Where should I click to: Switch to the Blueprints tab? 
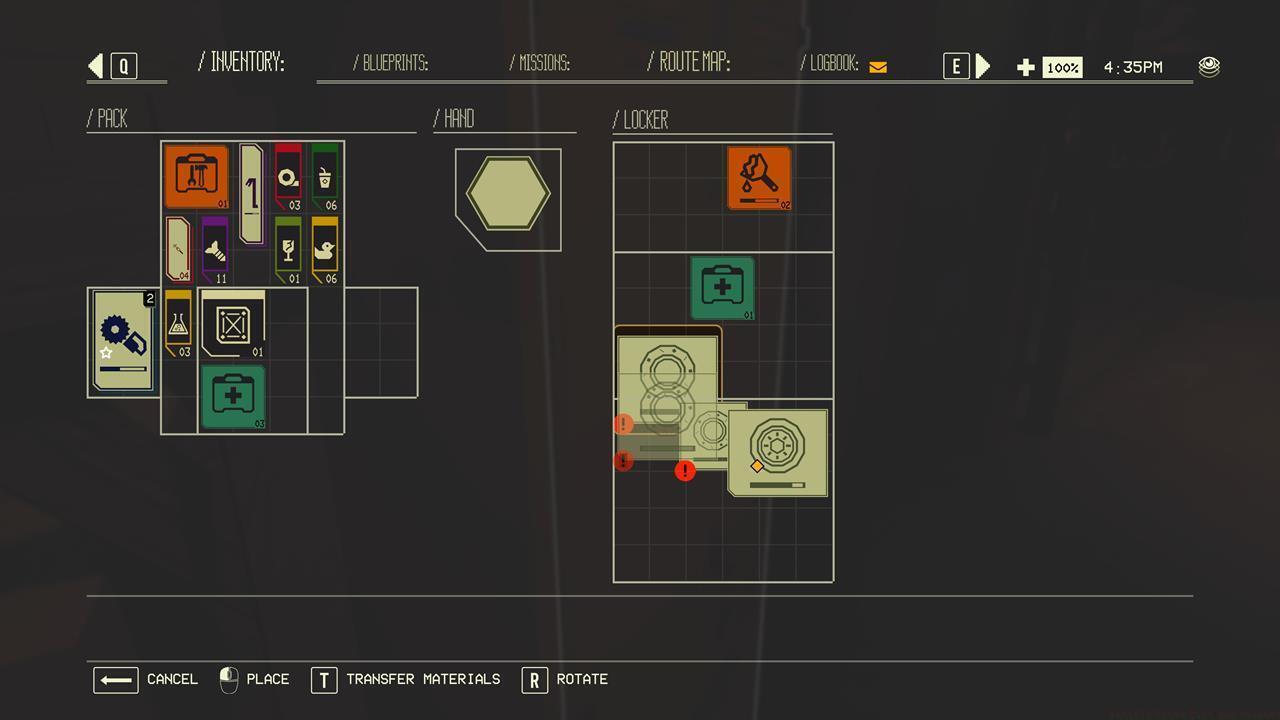[x=394, y=63]
